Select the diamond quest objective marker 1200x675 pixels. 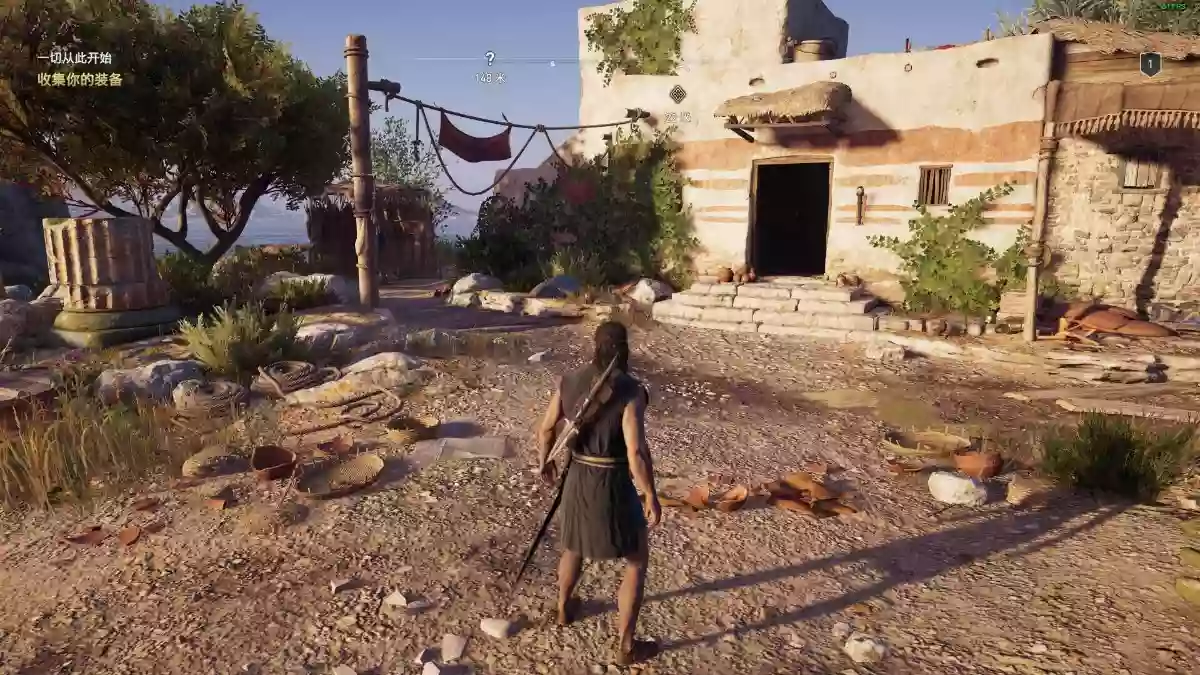click(678, 94)
